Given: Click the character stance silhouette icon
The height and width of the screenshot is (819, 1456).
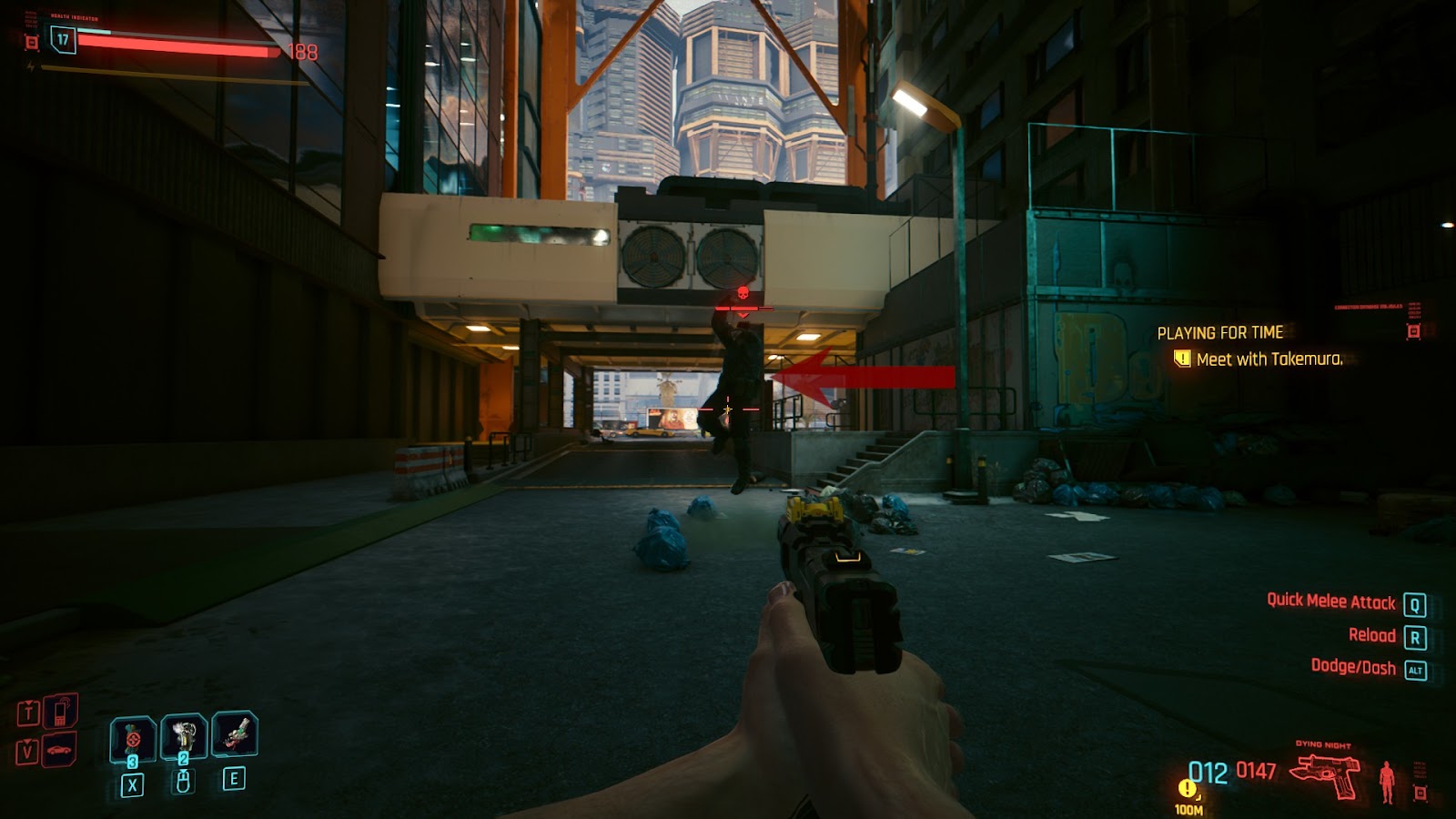Looking at the screenshot, I should click(x=1387, y=781).
